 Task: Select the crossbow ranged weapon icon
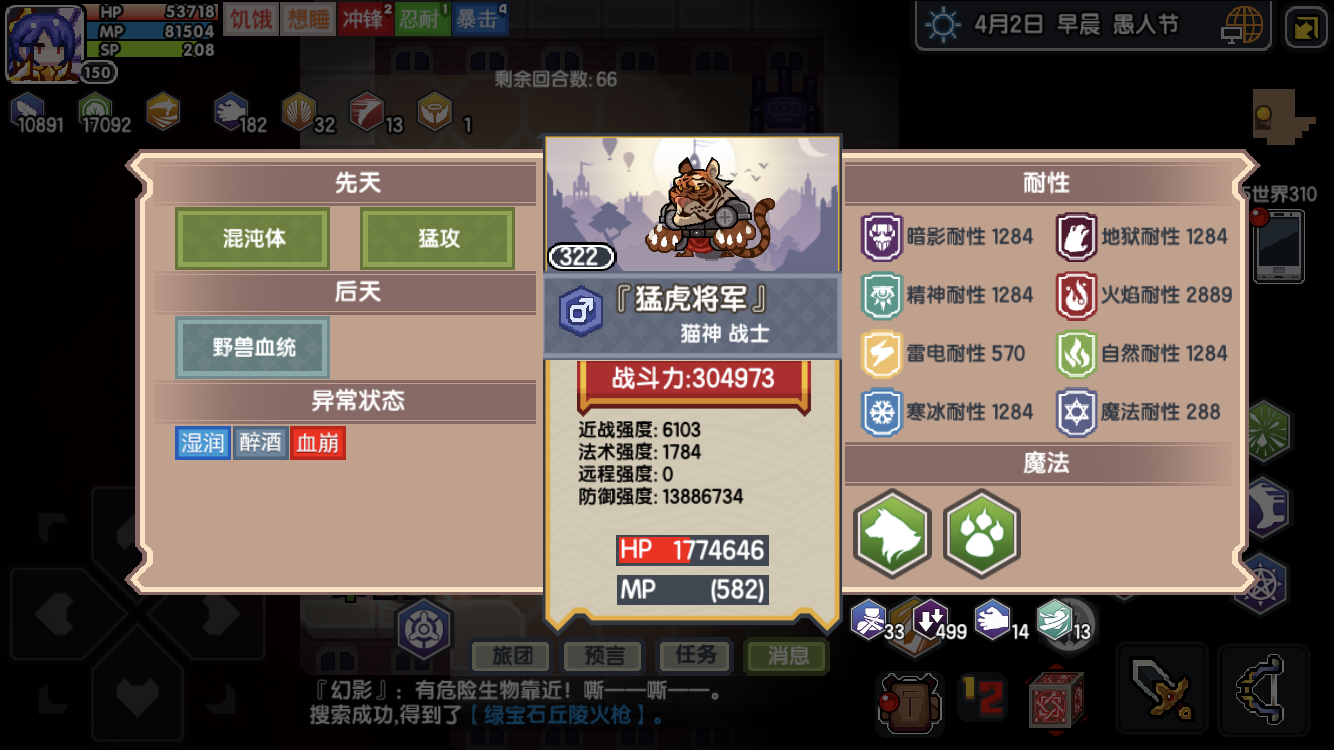[1264, 689]
